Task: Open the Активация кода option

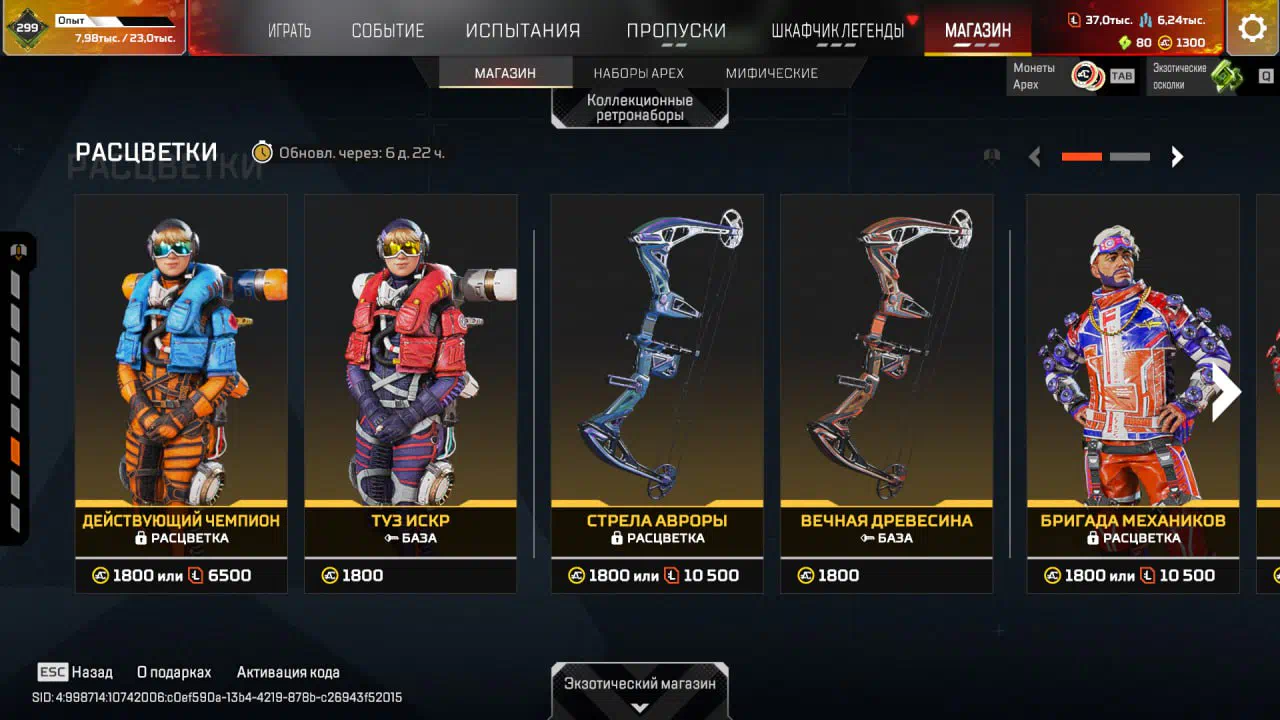Action: [x=288, y=672]
